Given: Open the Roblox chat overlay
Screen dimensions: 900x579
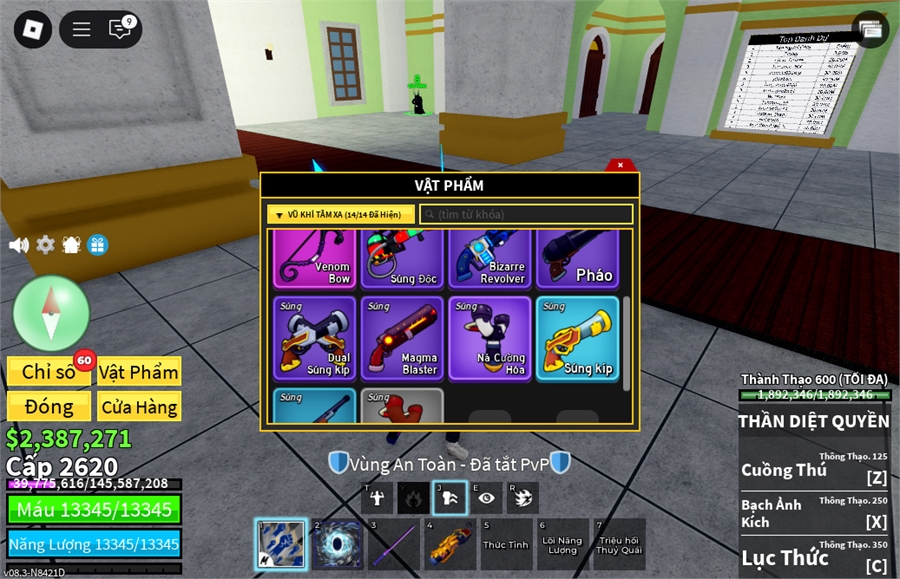Looking at the screenshot, I should [121, 29].
